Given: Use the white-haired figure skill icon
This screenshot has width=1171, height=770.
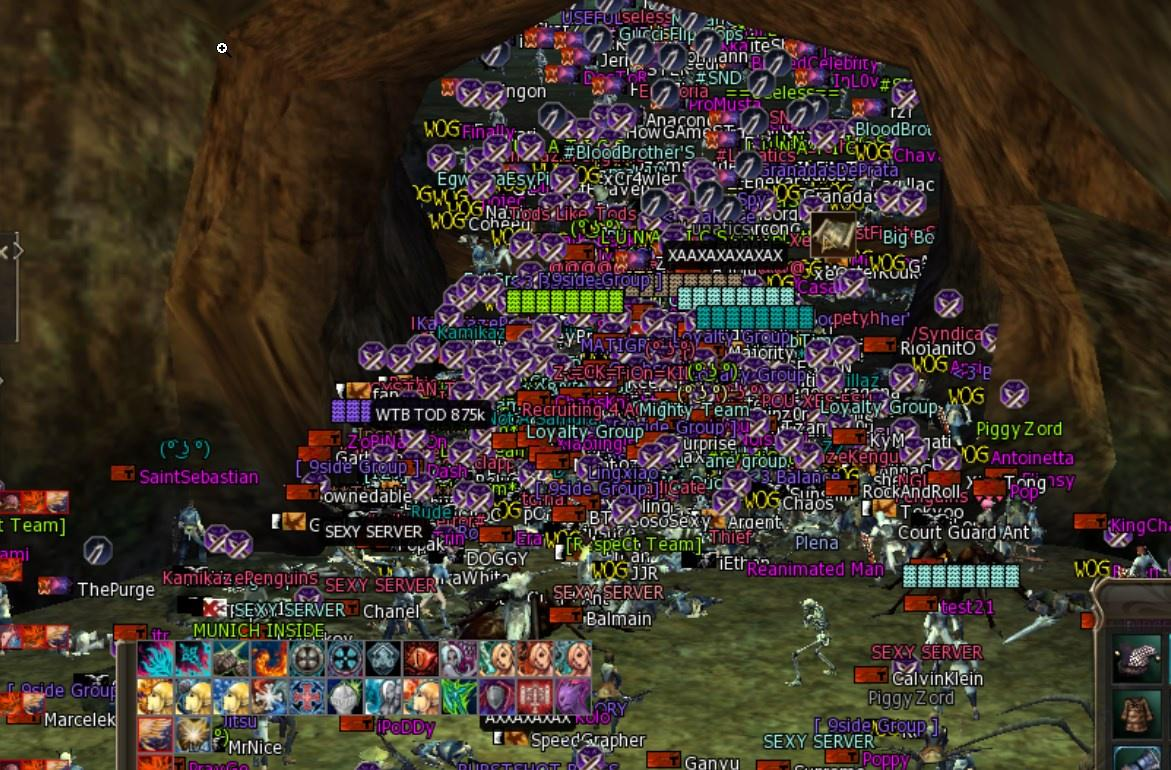Looking at the screenshot, I should pos(458,659).
